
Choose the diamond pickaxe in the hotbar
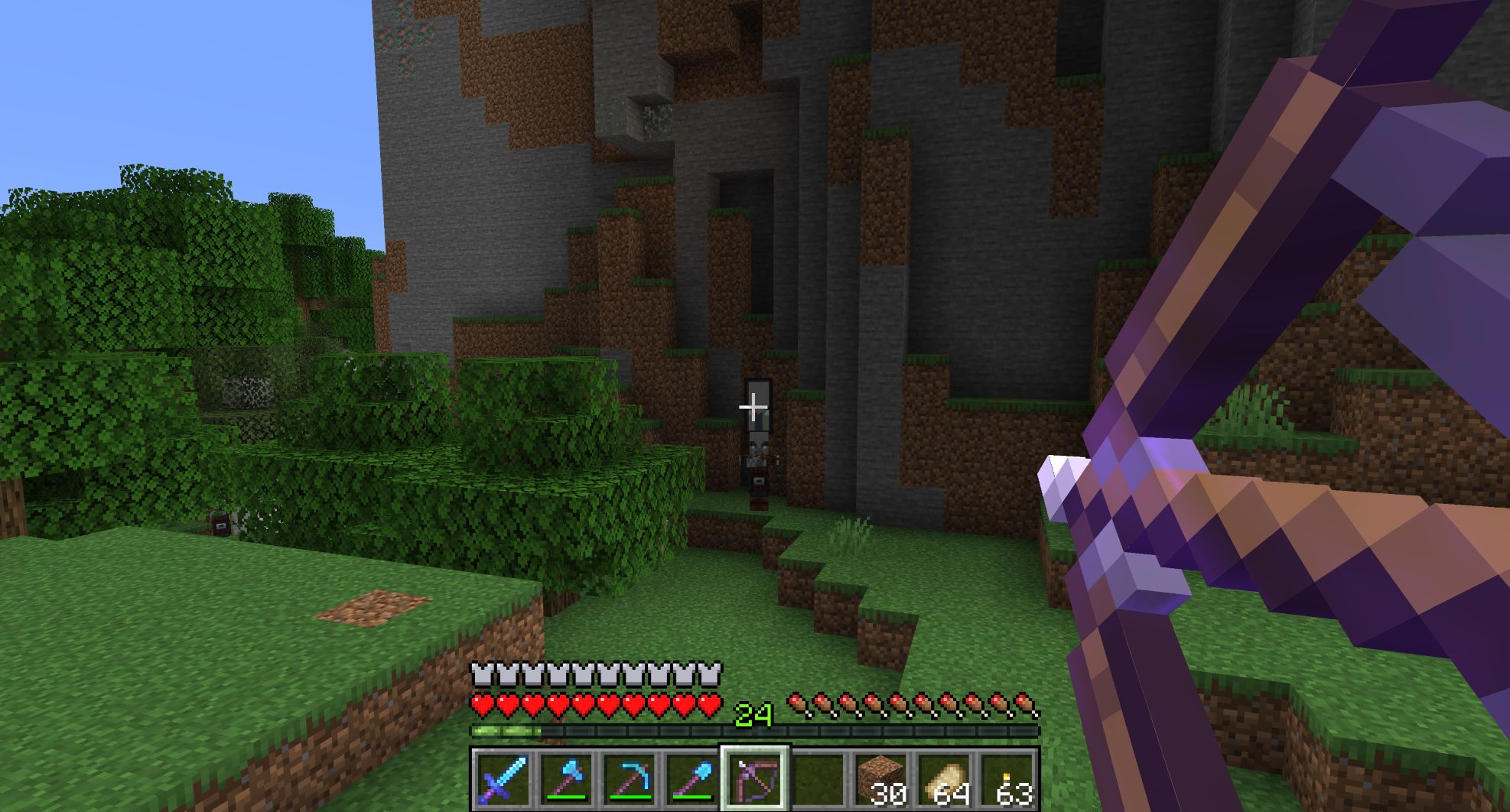pyautogui.click(x=629, y=780)
